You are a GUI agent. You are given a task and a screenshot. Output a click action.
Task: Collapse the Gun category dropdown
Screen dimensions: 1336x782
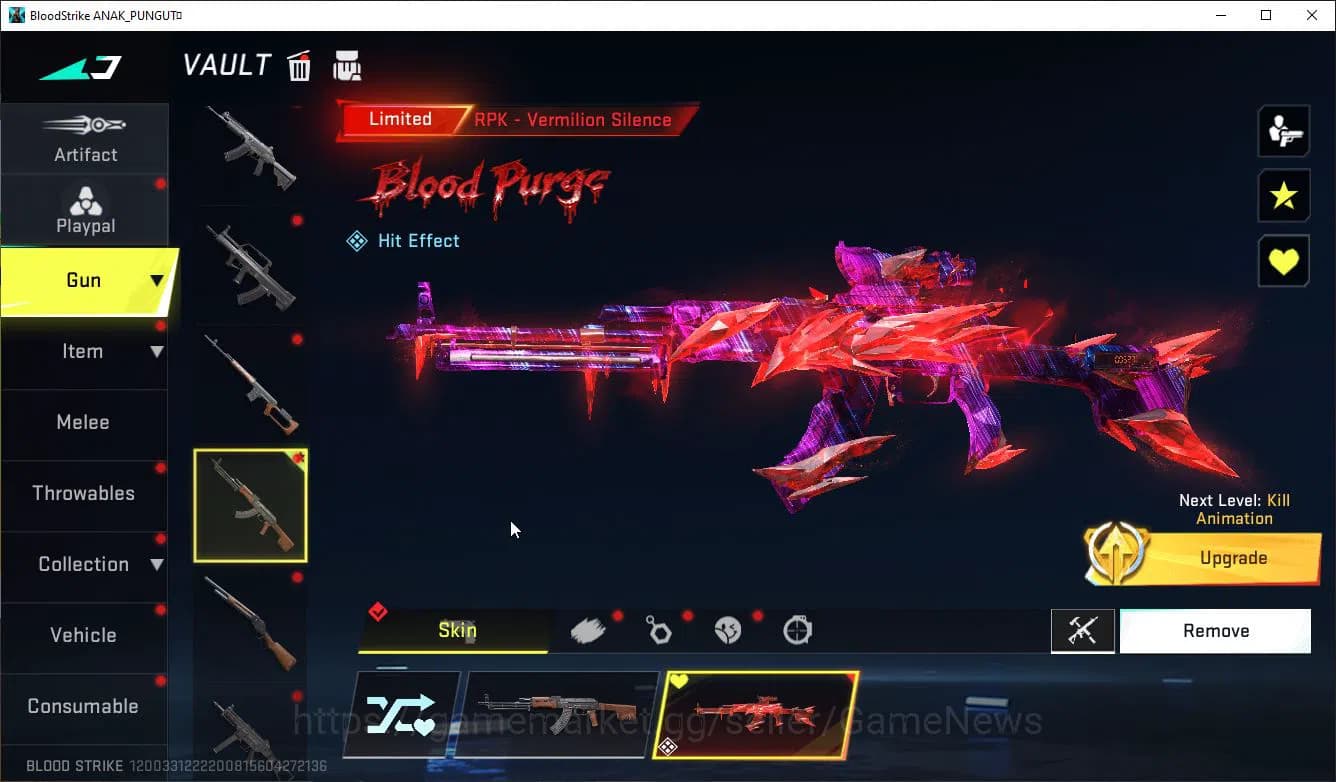pyautogui.click(x=85, y=280)
